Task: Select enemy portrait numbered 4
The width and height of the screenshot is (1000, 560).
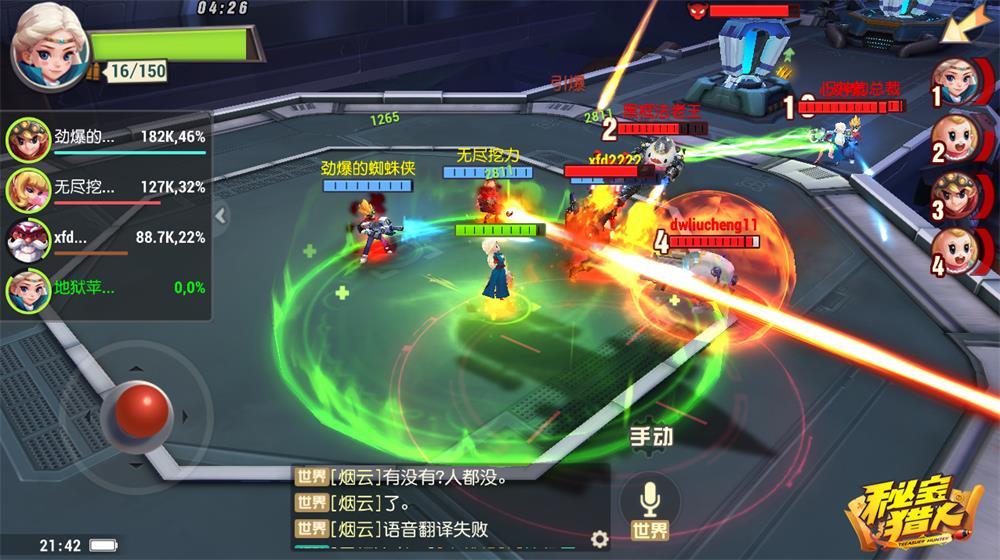Action: [x=957, y=253]
